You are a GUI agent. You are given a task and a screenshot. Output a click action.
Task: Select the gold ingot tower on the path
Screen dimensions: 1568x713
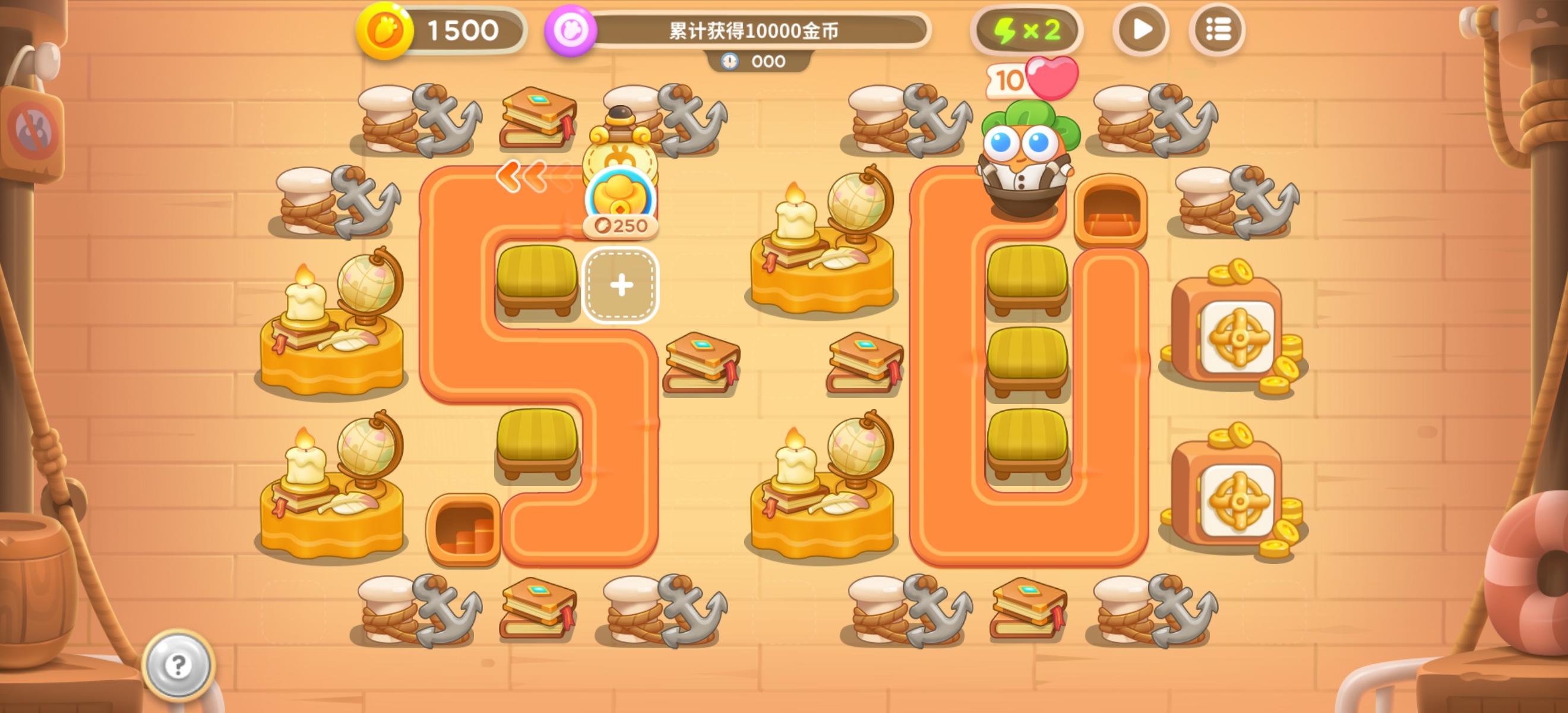(x=620, y=176)
